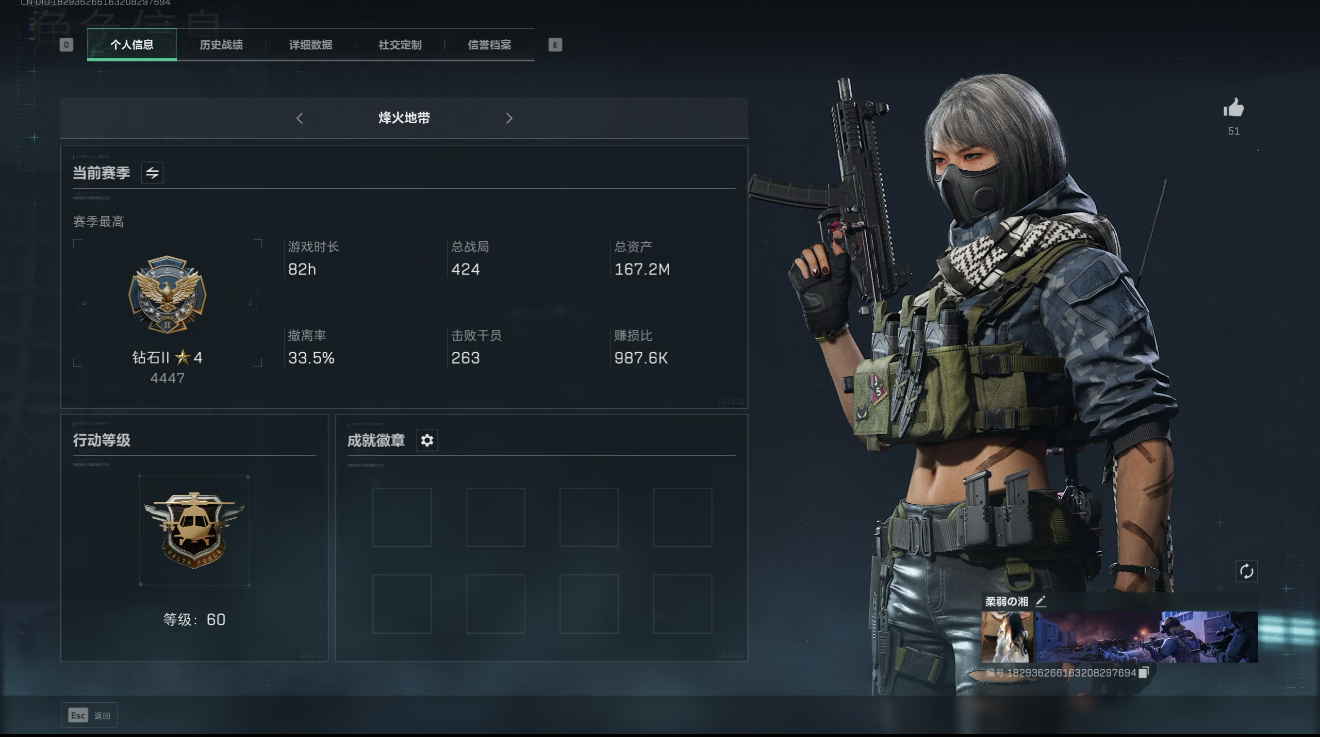The image size is (1320, 737).
Task: Copy the player ID number
Action: 1144,673
